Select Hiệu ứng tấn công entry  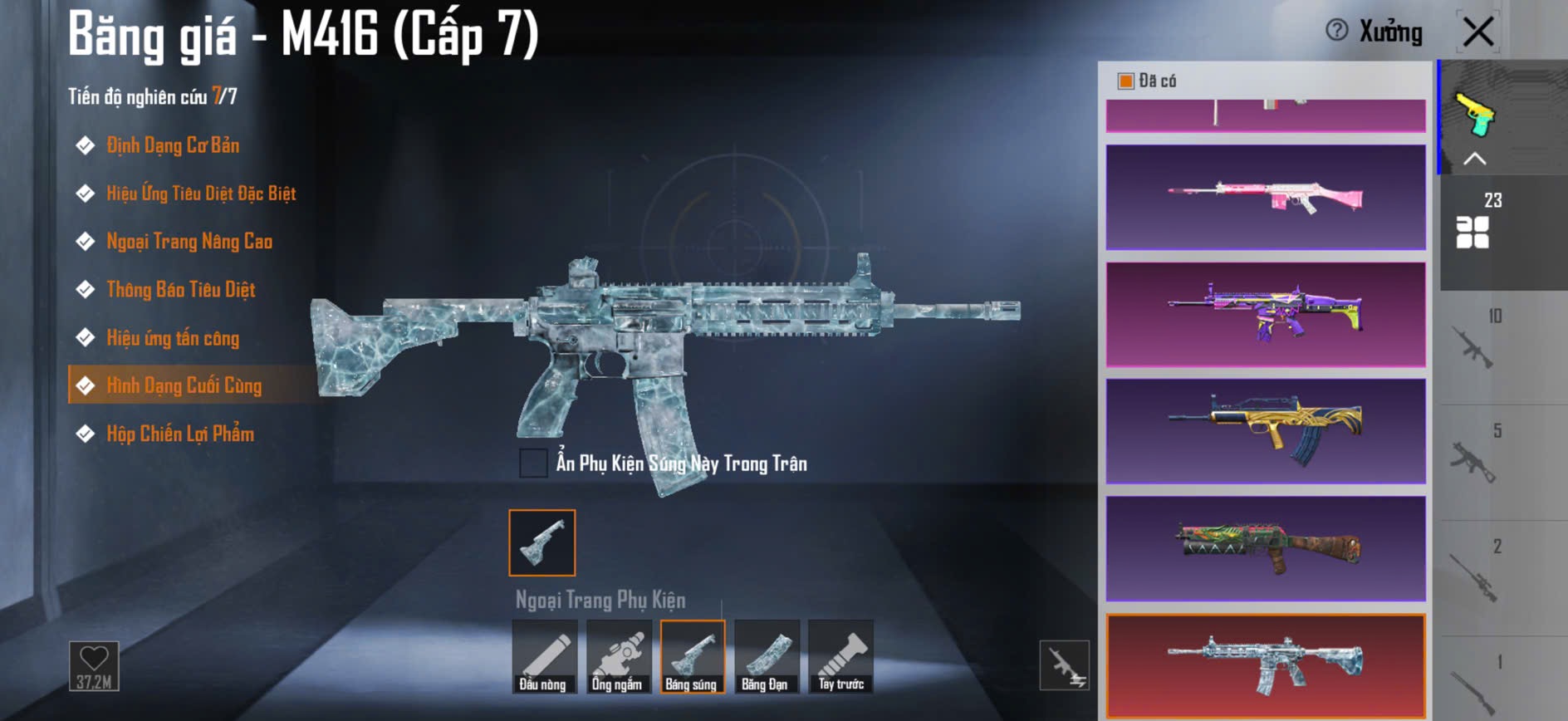pyautogui.click(x=172, y=338)
